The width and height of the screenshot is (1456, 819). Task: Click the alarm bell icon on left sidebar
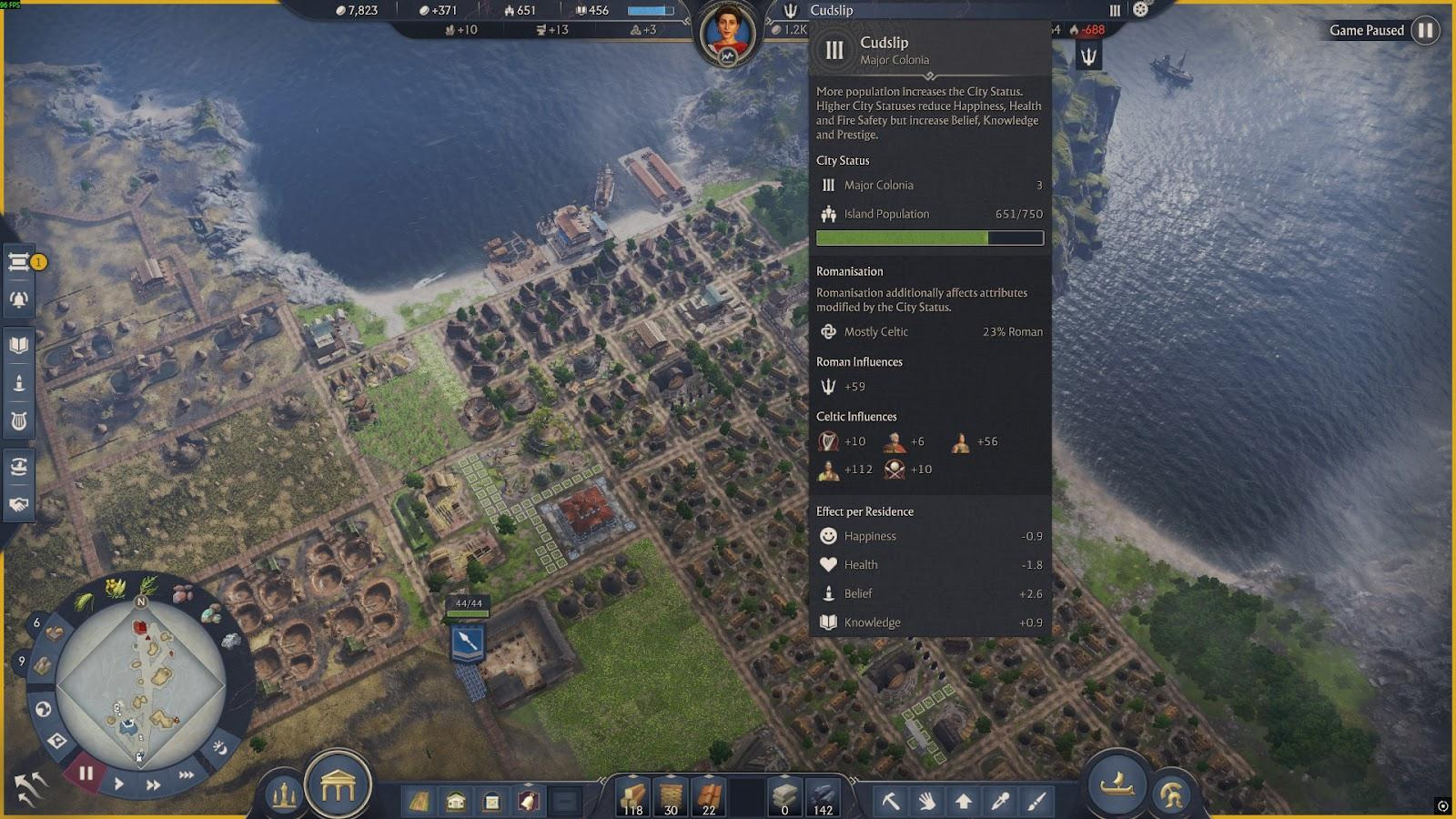click(x=19, y=299)
